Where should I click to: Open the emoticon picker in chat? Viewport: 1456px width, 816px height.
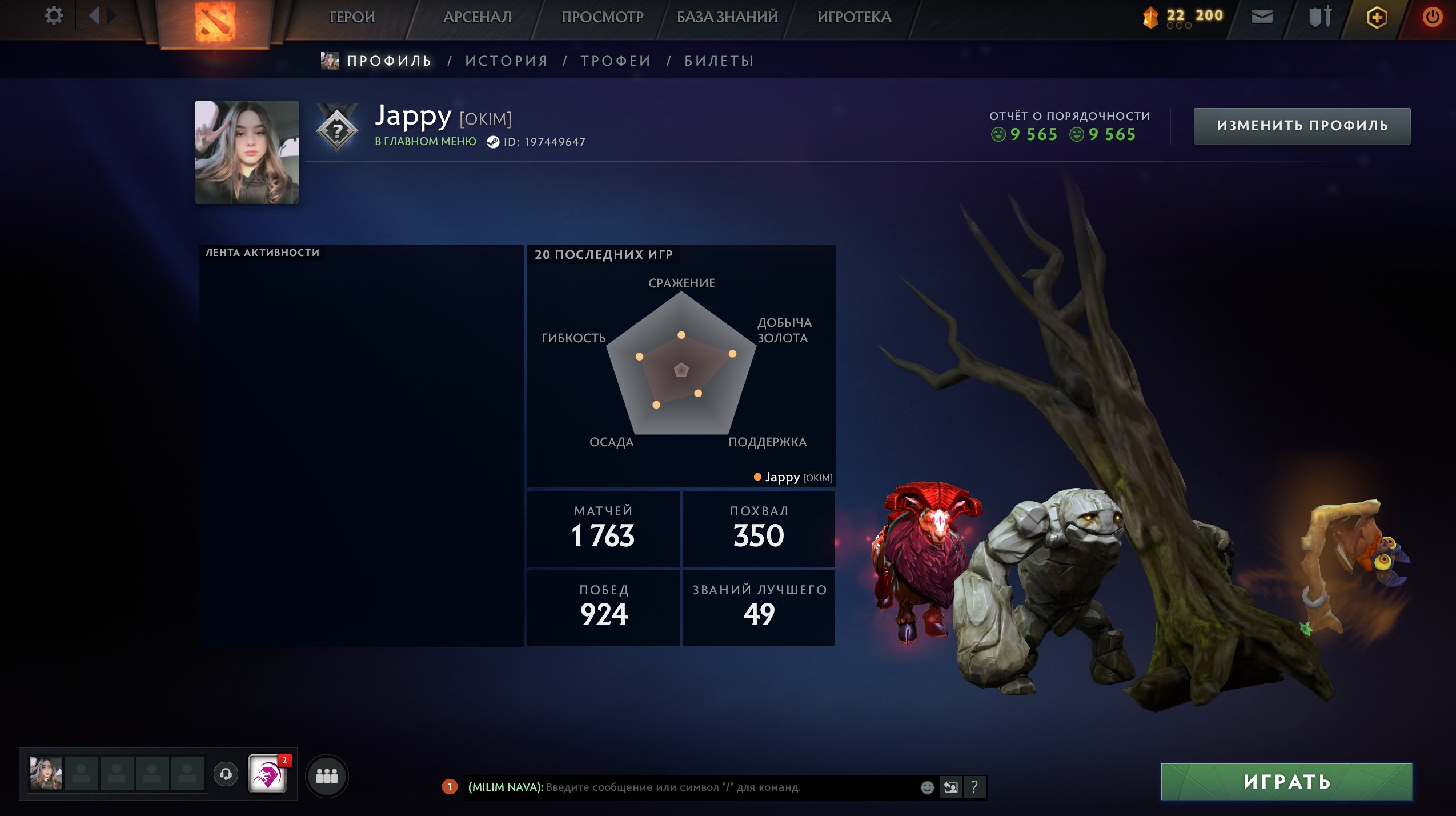(x=927, y=787)
